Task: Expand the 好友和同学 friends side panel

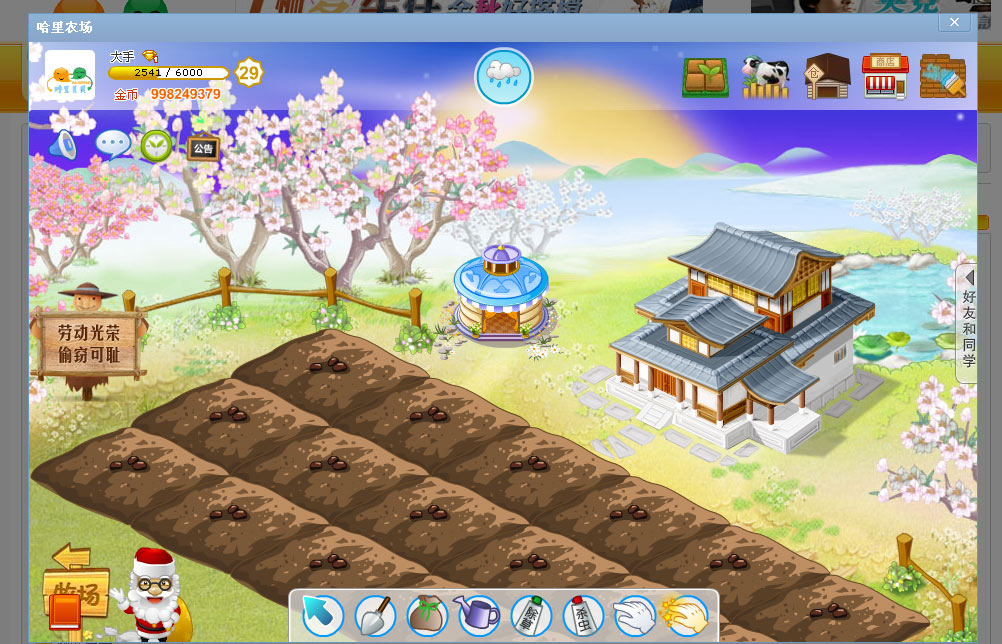Action: pos(967,323)
